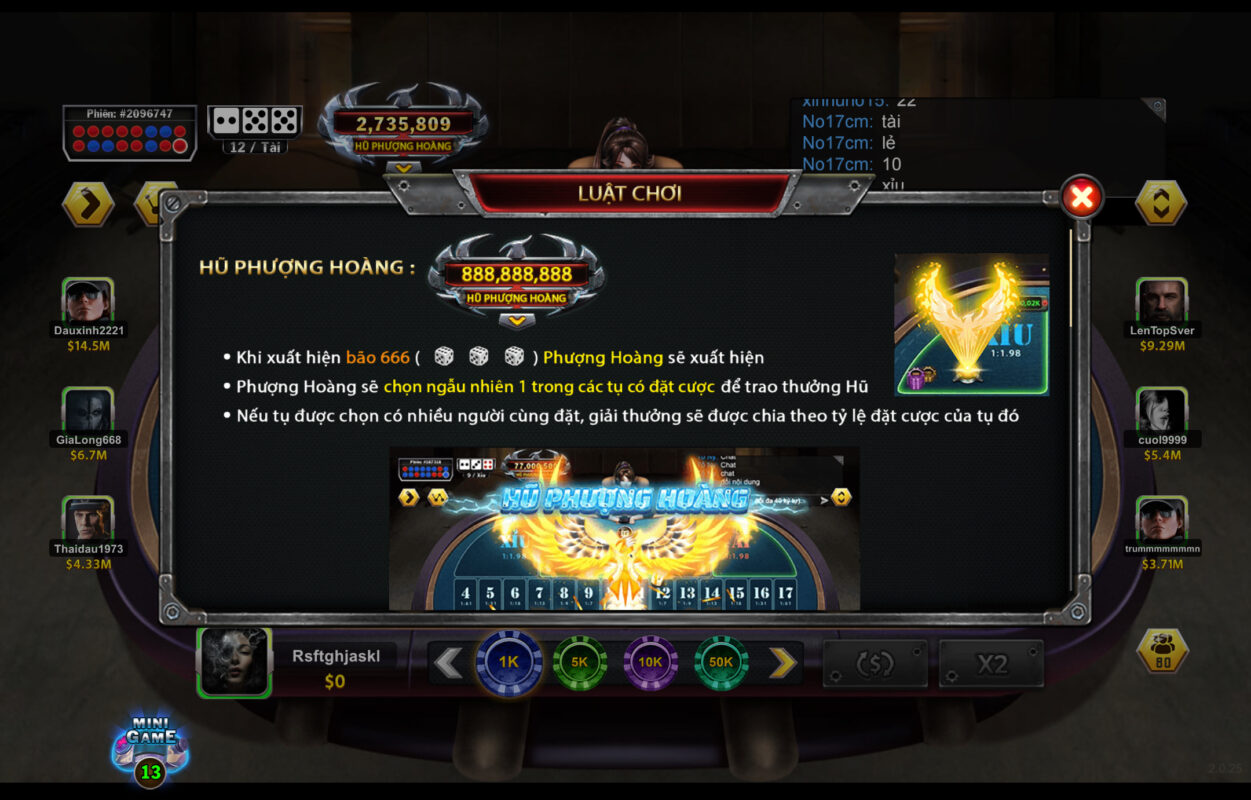Image resolution: width=1251 pixels, height=800 pixels.
Task: Pick the purple 10K chip
Action: [650, 662]
